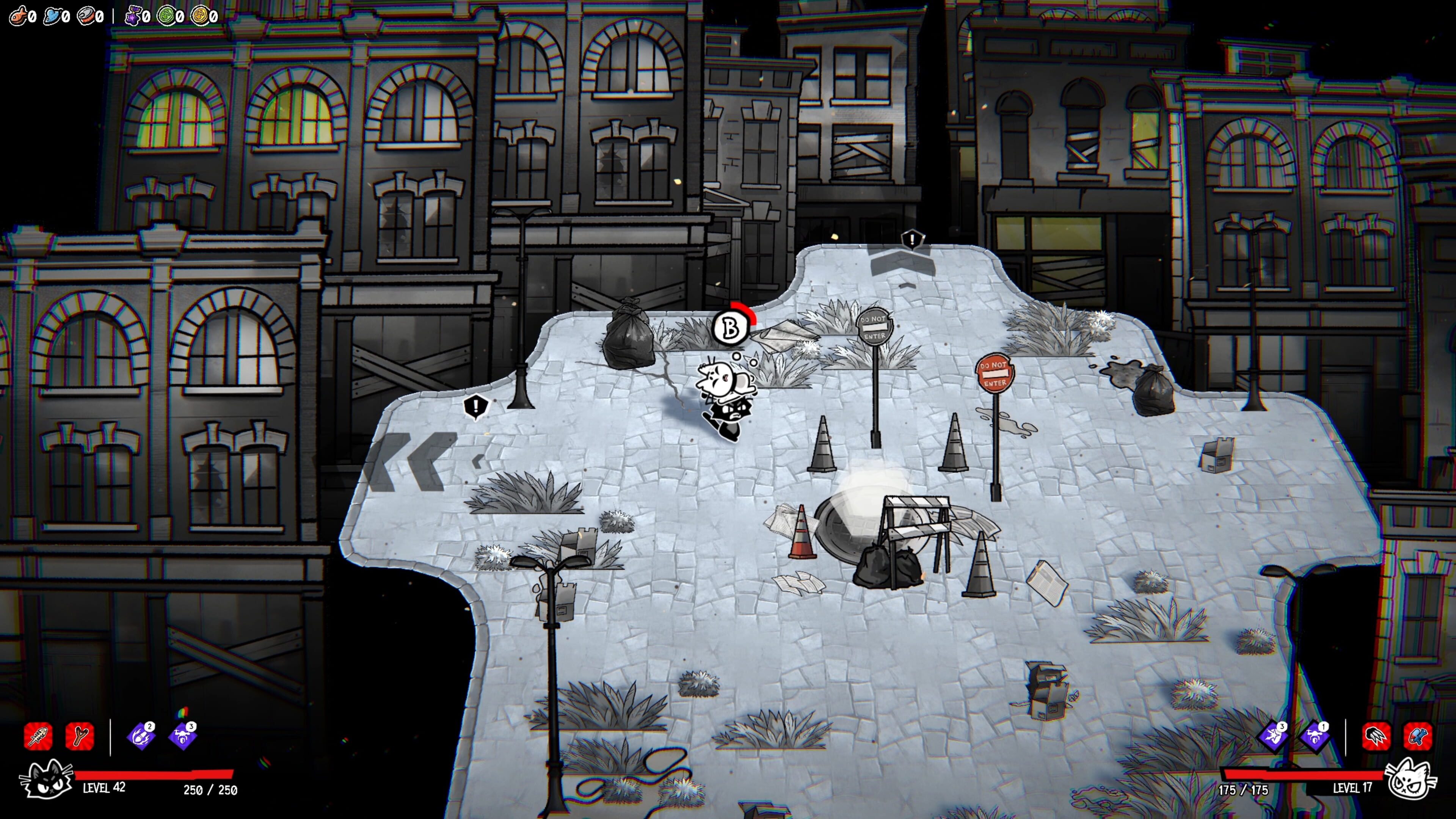This screenshot has width=1456, height=819.
Task: Select the claw swipe weapon icon
Action: coord(1376,736)
